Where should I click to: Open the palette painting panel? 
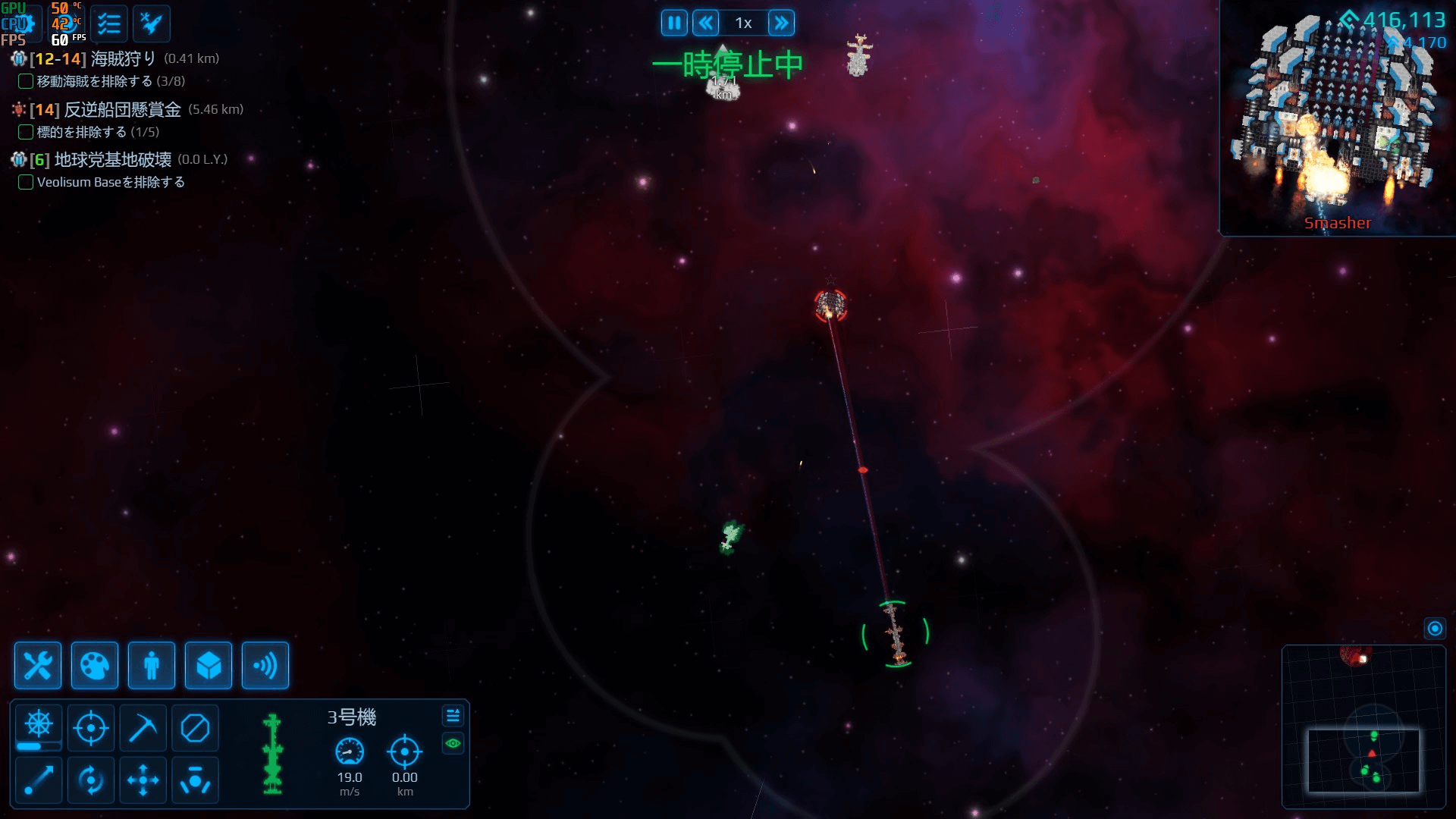click(x=94, y=666)
